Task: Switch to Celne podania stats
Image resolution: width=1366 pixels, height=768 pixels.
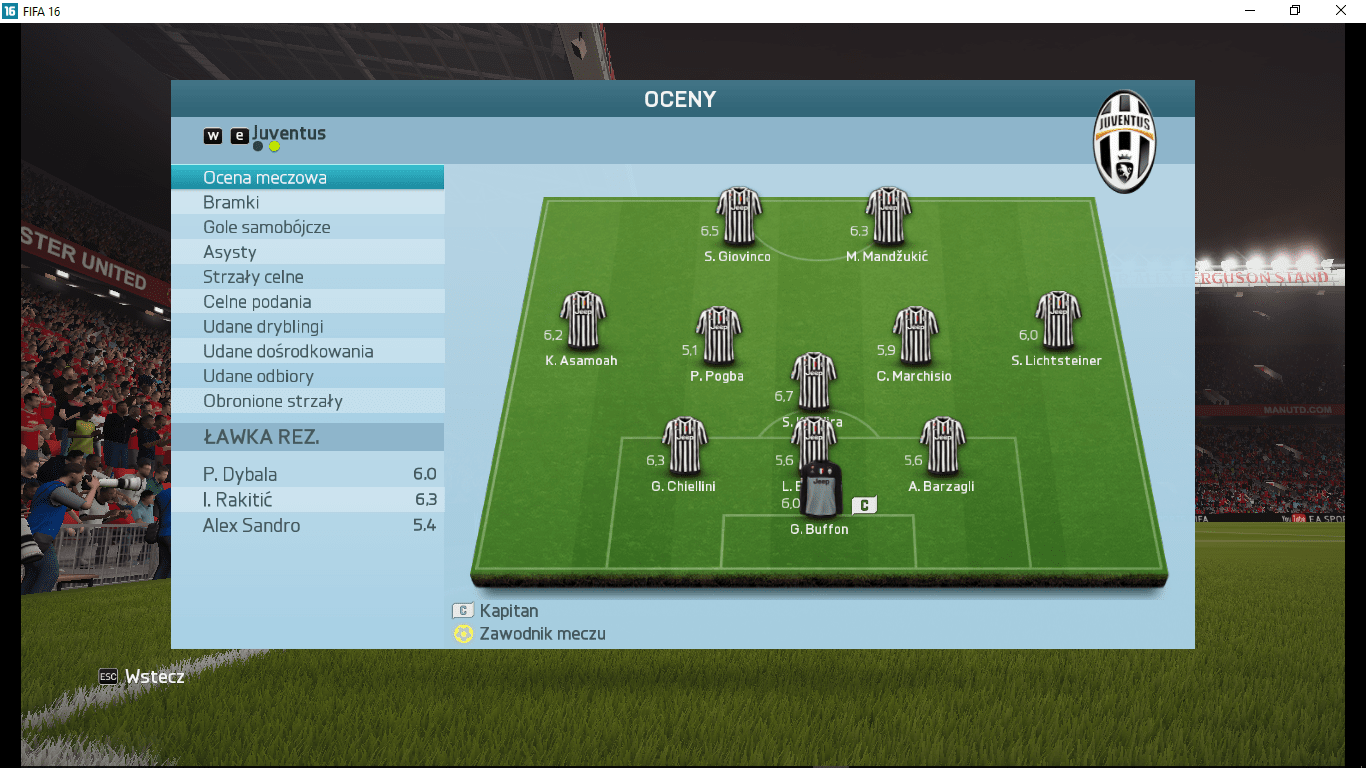Action: tap(307, 302)
